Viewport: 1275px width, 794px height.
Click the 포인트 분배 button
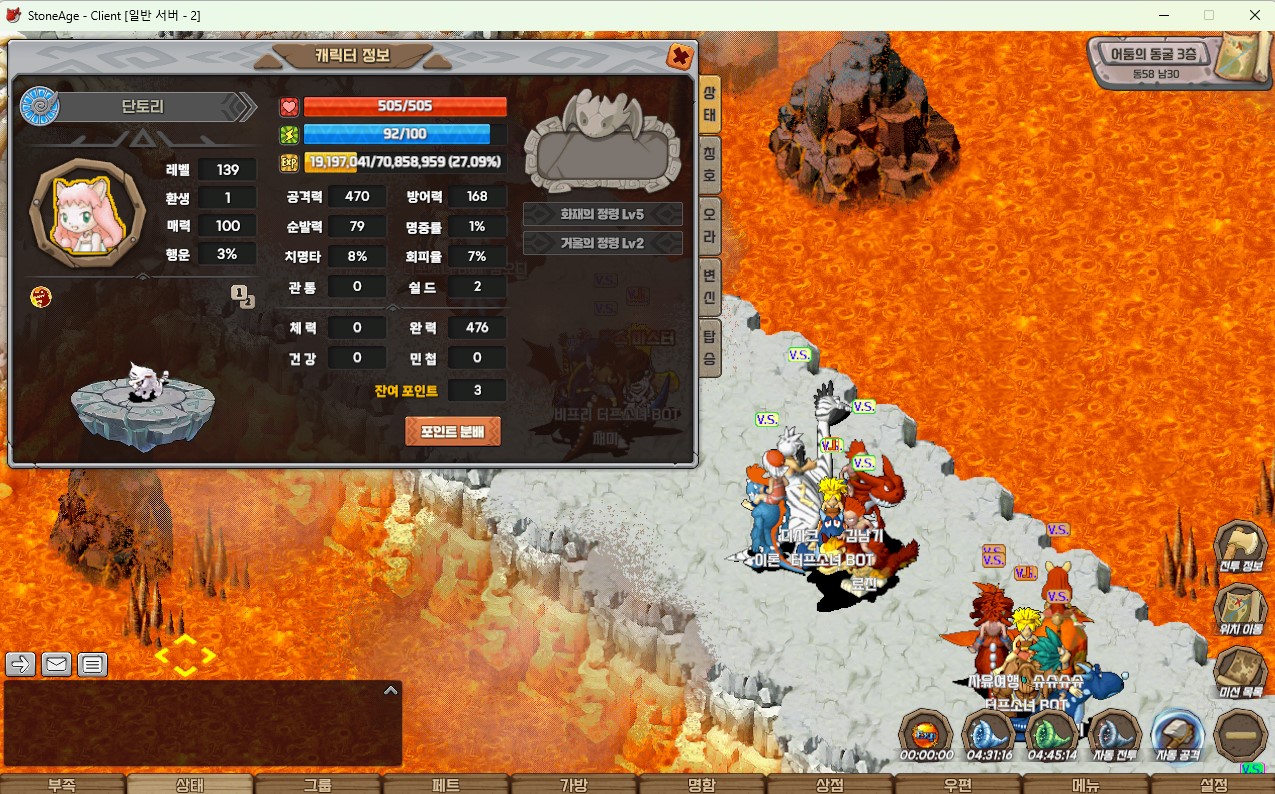452,432
